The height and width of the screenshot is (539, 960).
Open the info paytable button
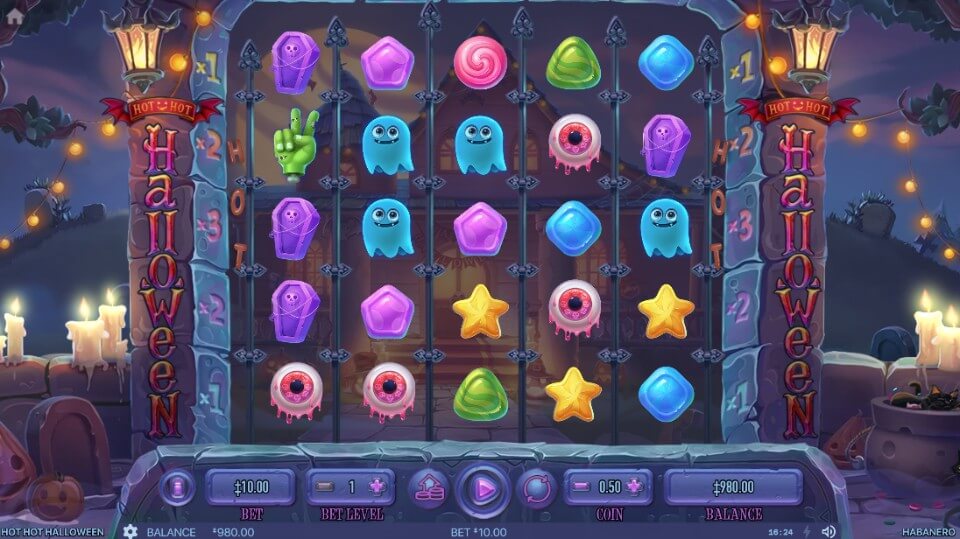point(177,488)
